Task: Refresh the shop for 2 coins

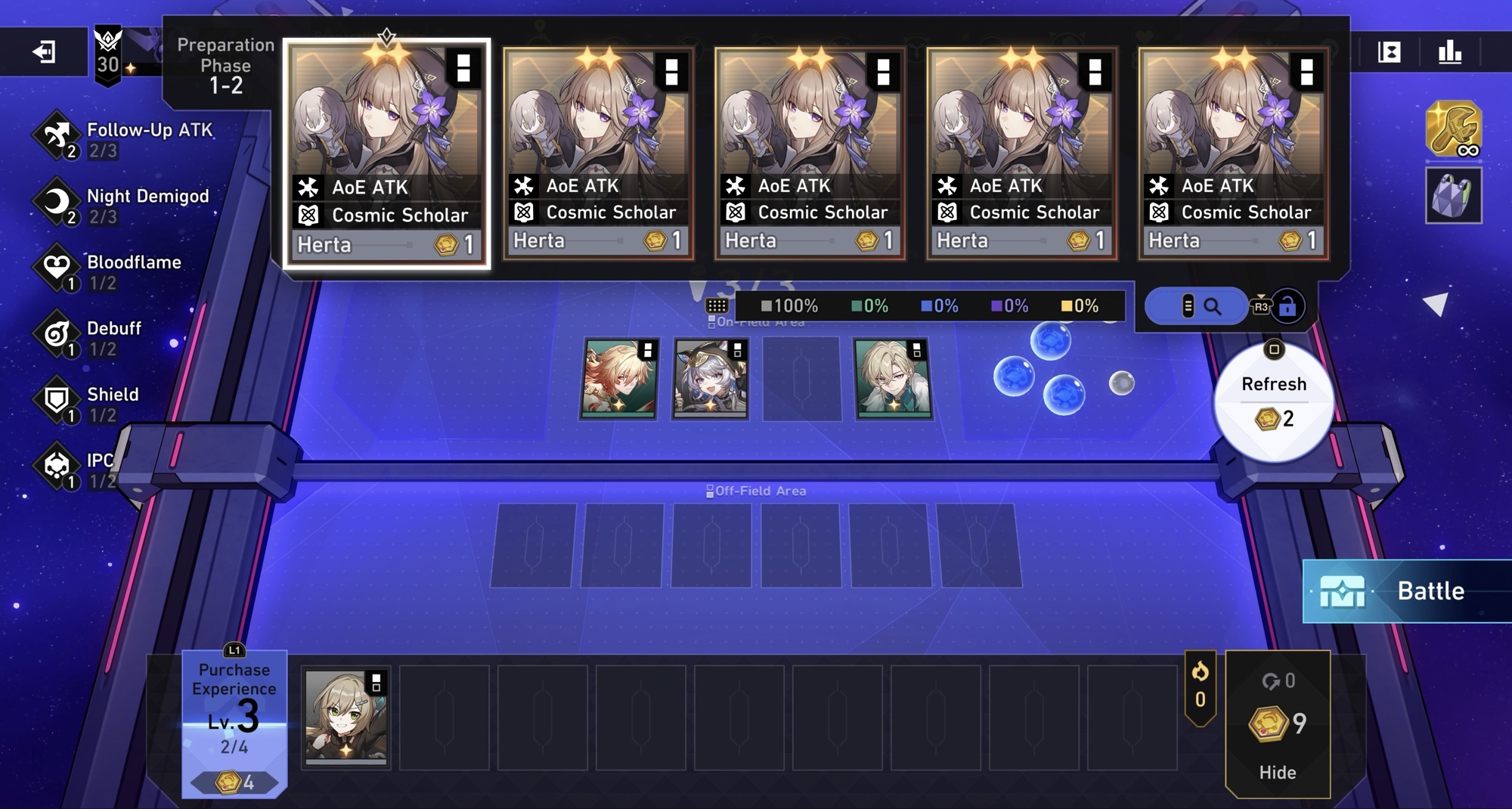Action: pyautogui.click(x=1273, y=402)
